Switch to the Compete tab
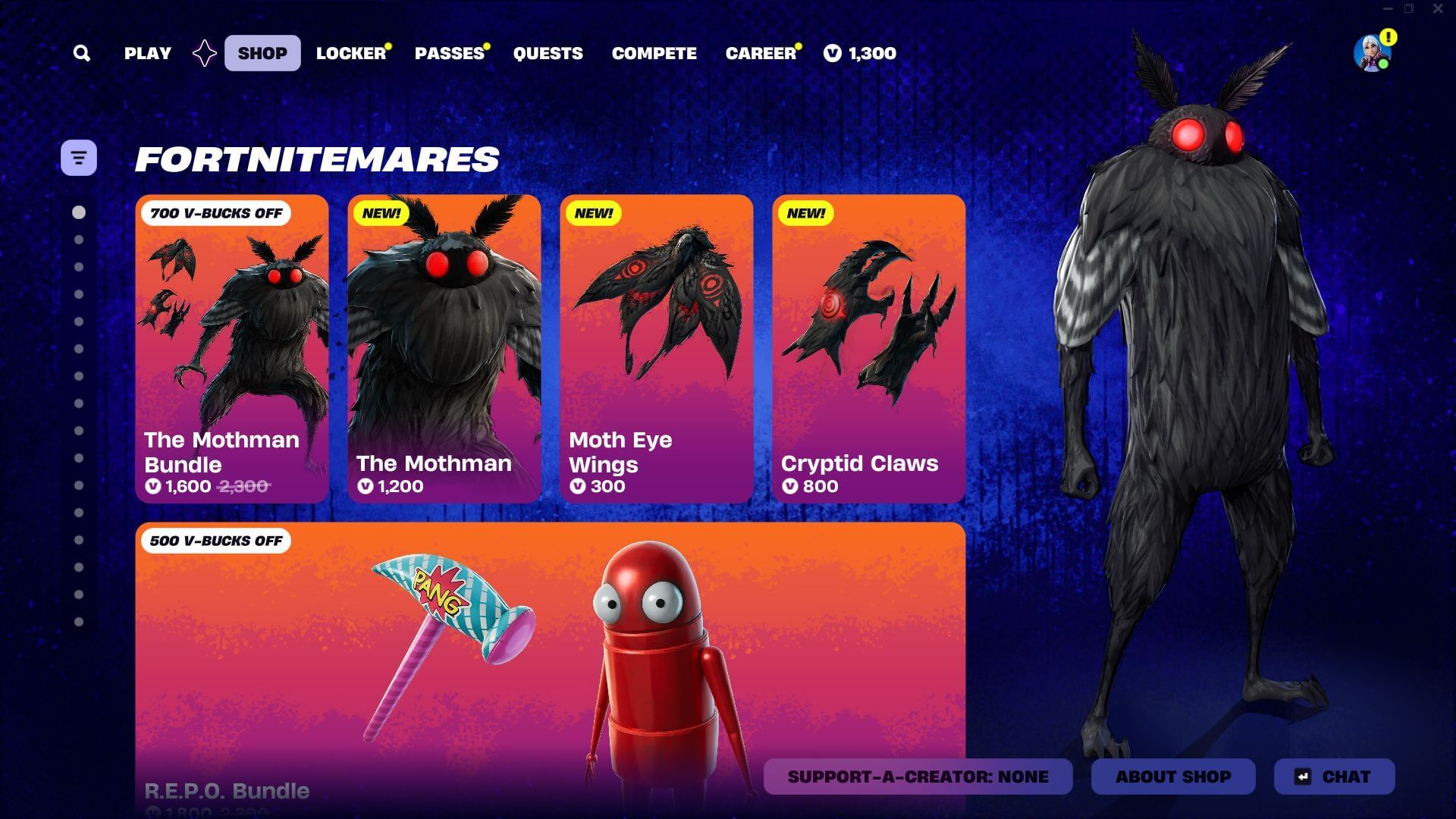The image size is (1456, 819). coord(654,53)
